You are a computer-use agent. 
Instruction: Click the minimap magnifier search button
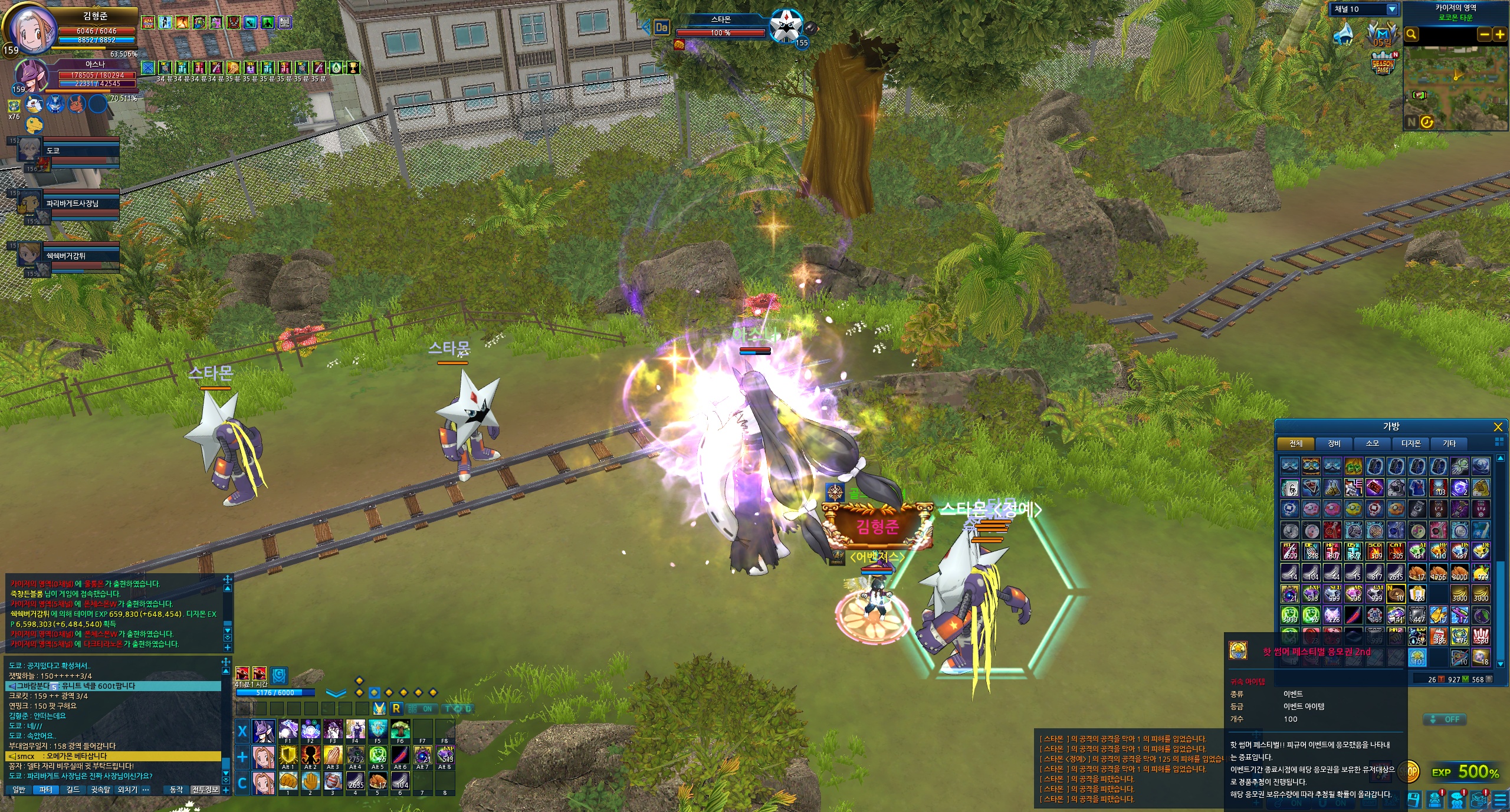pyautogui.click(x=1411, y=35)
